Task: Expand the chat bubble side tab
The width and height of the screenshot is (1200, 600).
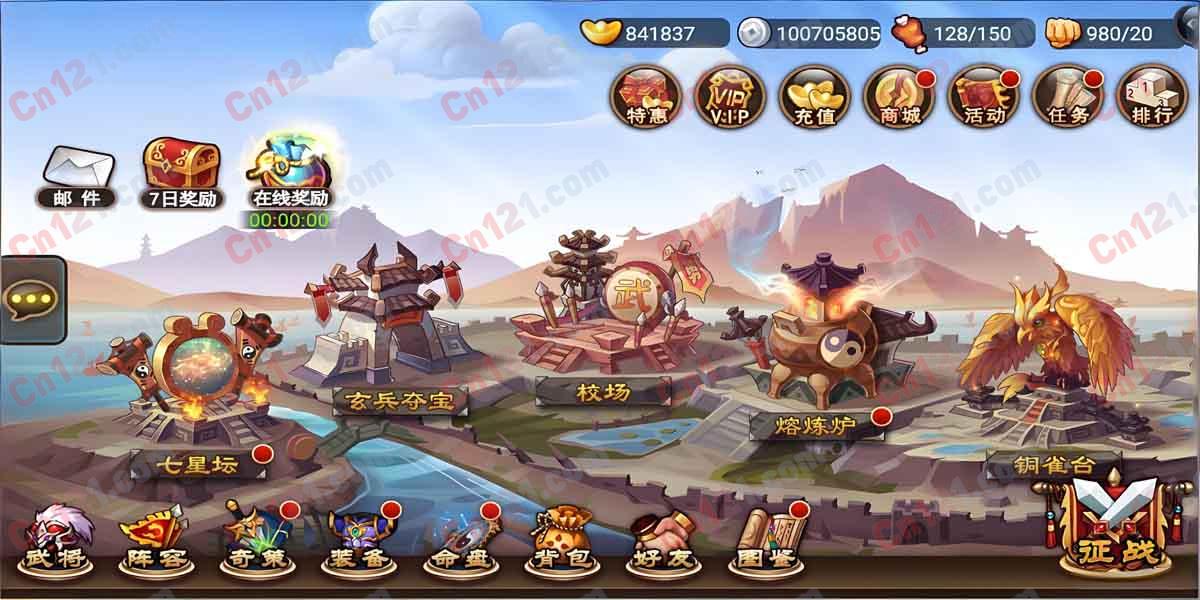Action: (31, 299)
